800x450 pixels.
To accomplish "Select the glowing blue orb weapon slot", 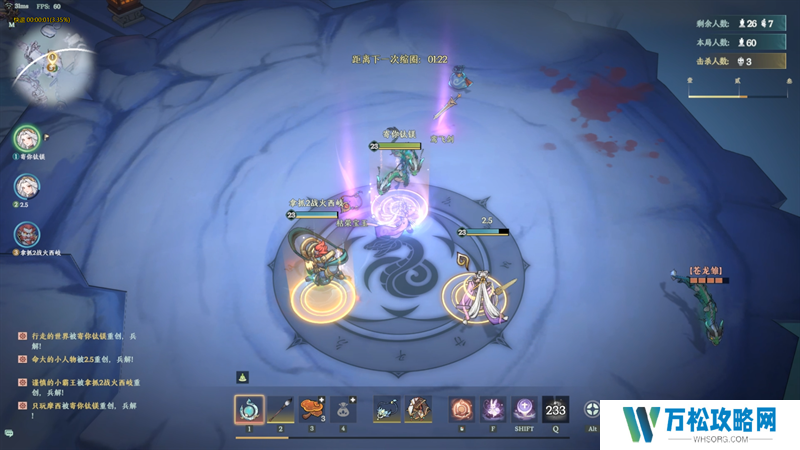I will pos(249,409).
